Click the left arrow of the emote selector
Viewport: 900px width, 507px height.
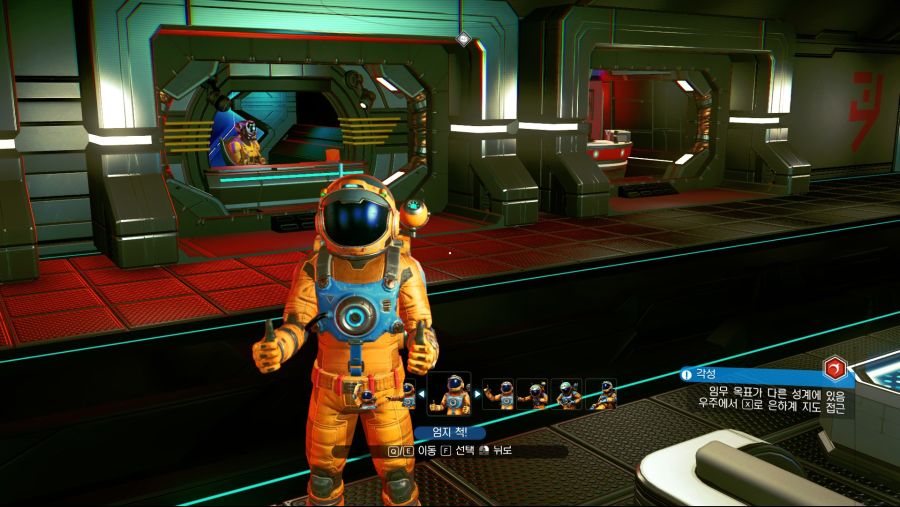click(x=420, y=394)
